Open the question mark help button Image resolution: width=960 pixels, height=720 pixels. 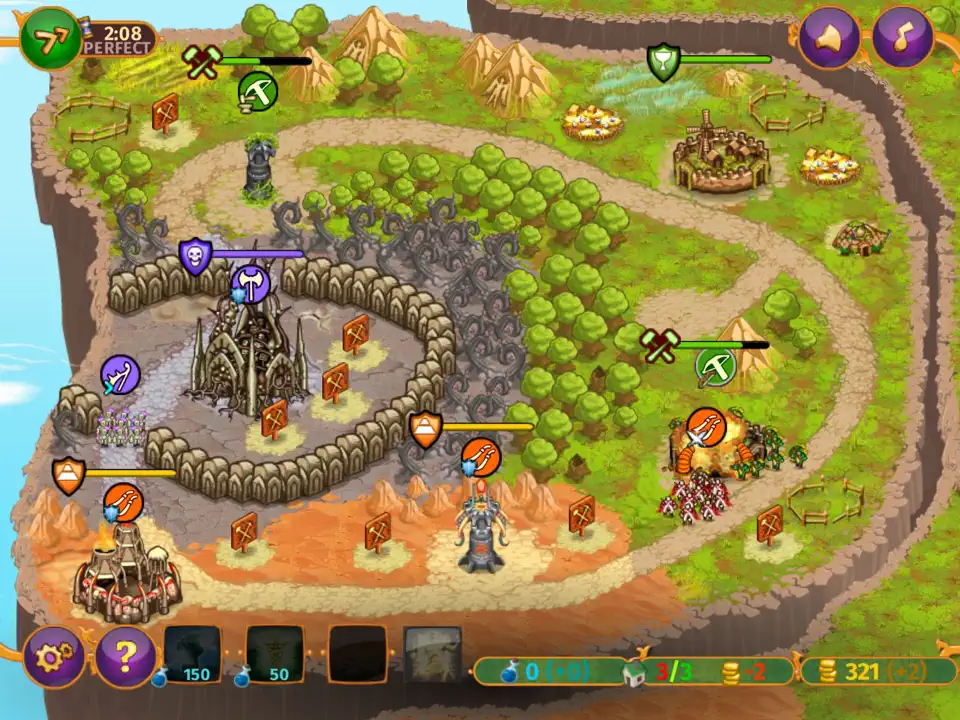point(124,656)
